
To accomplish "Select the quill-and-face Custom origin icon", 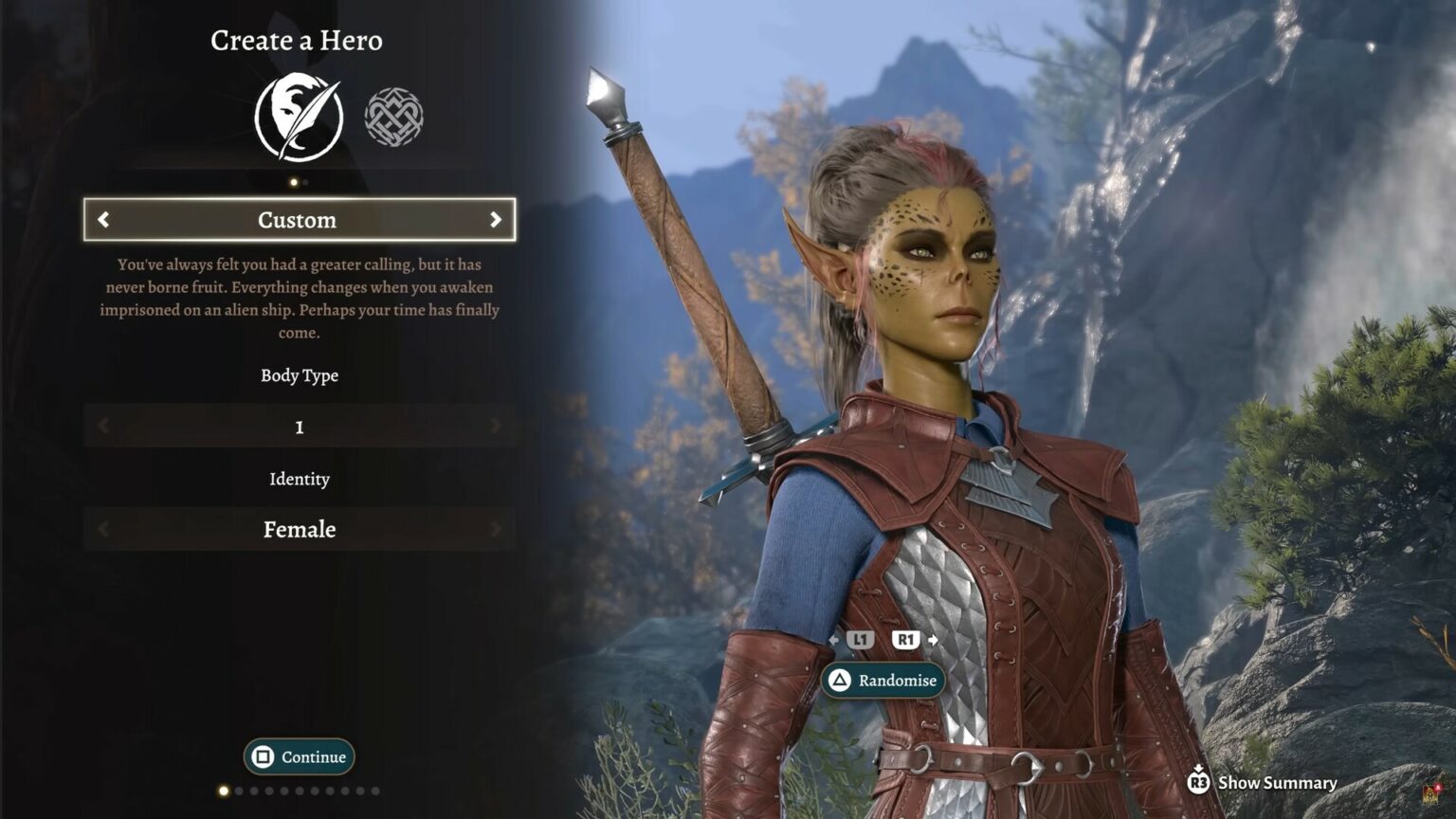I will coord(299,117).
